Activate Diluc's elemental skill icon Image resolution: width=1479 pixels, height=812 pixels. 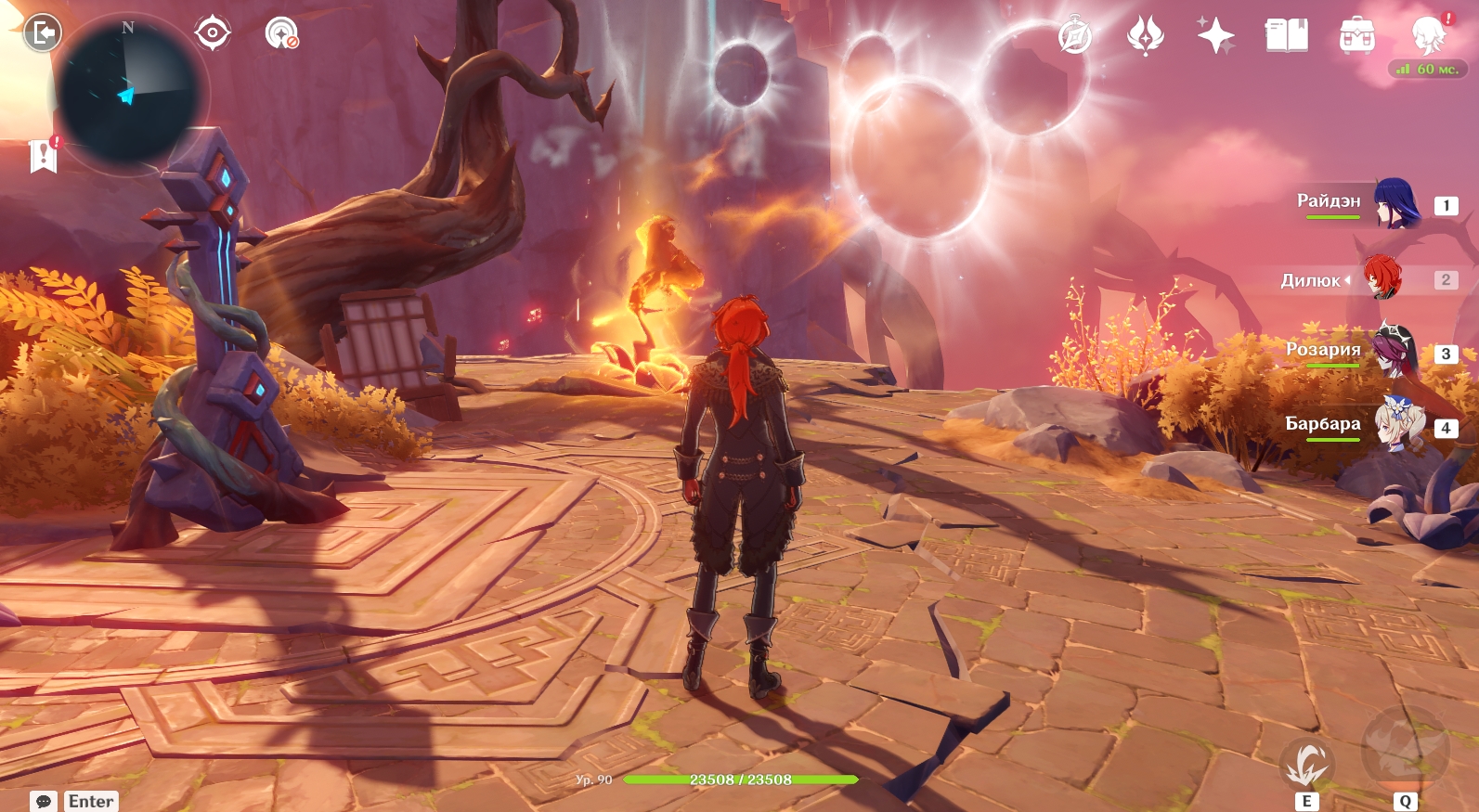point(1306,765)
